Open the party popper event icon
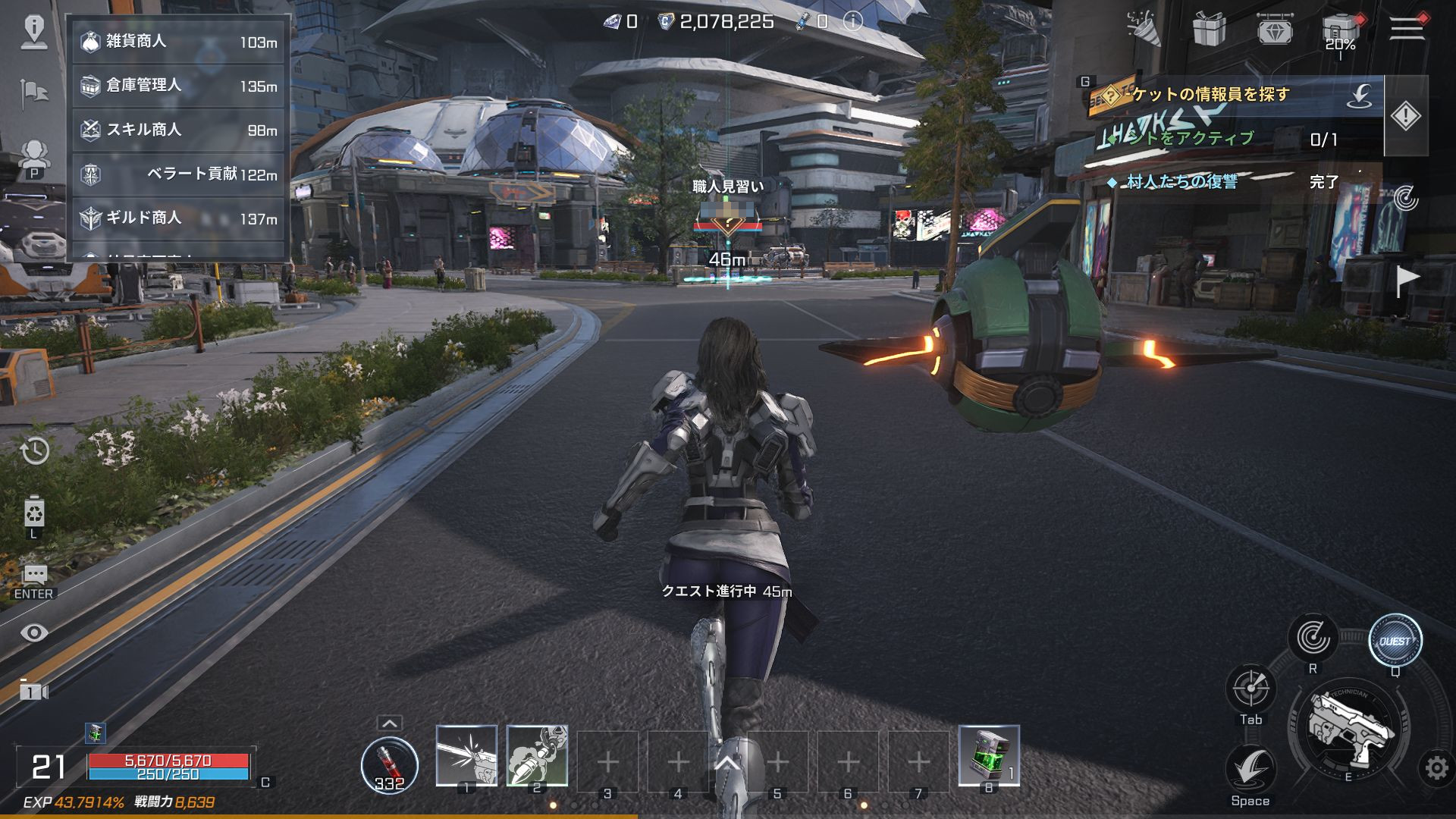Screen dimensions: 1456x819 [x=1144, y=29]
